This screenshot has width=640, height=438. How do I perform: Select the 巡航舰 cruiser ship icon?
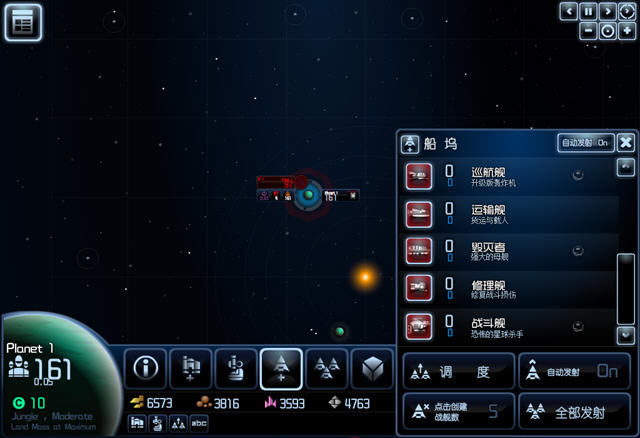(x=419, y=176)
